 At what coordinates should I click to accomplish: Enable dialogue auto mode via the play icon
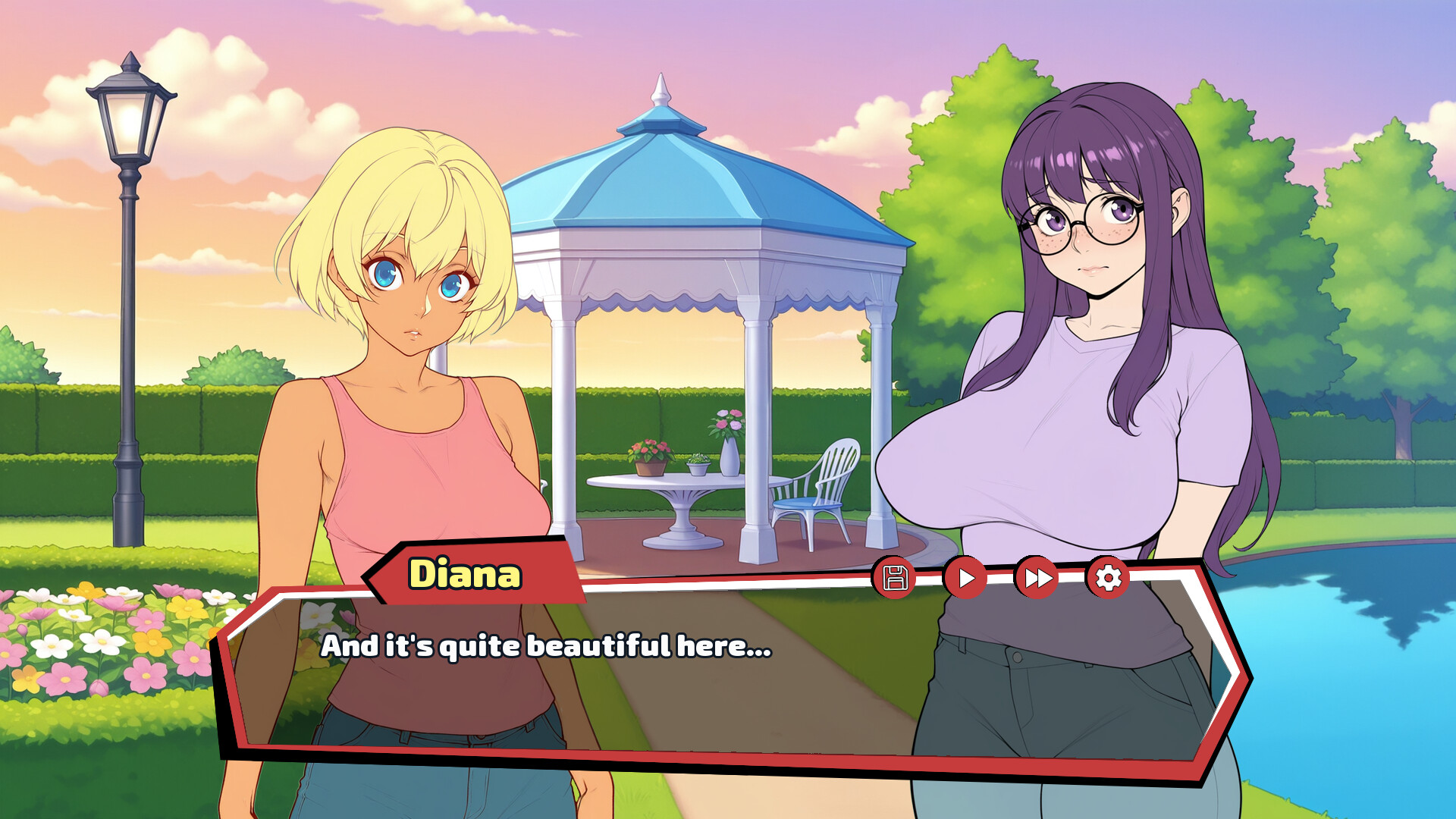(968, 578)
